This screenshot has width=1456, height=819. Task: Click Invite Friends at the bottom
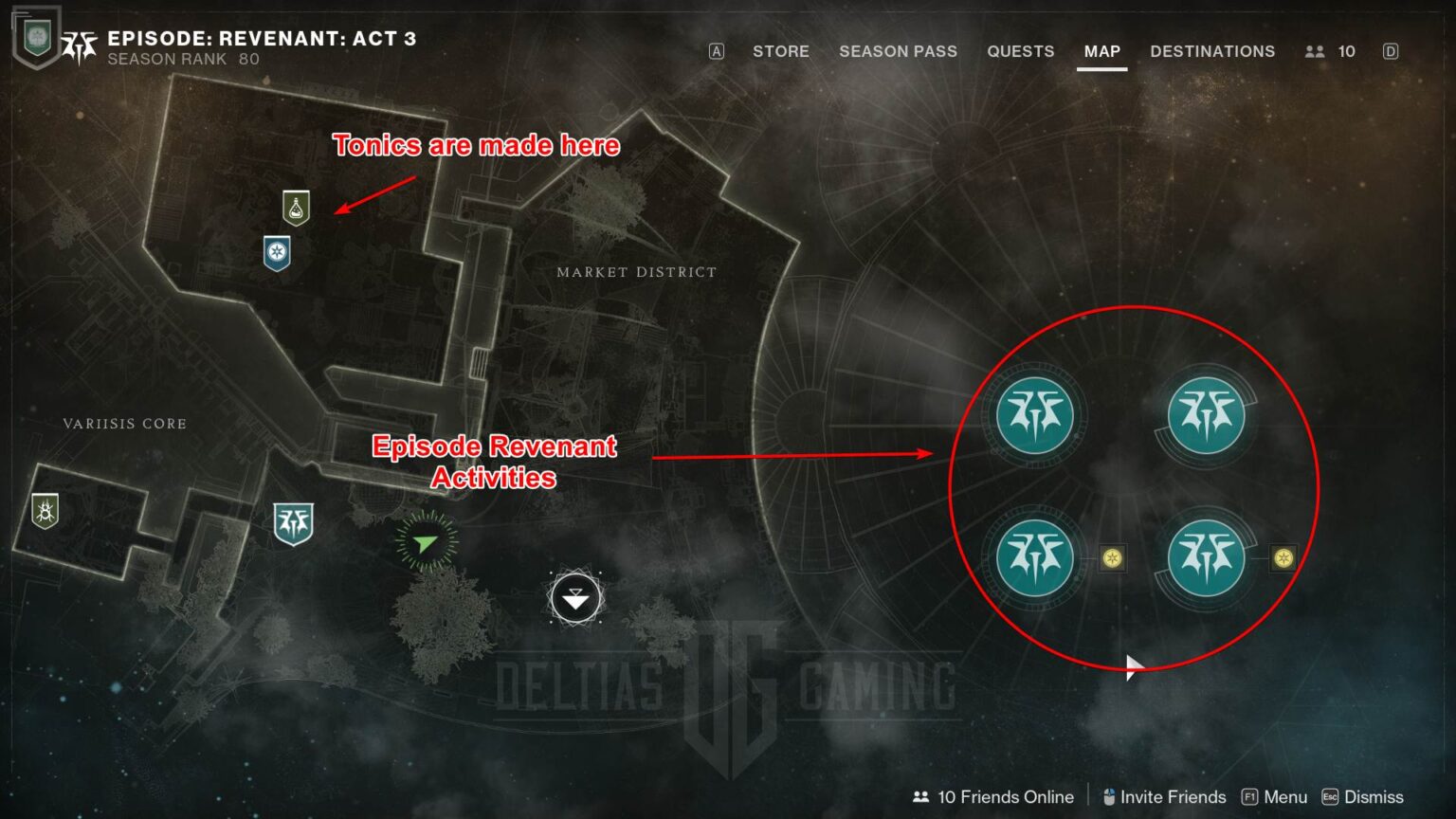[1173, 797]
